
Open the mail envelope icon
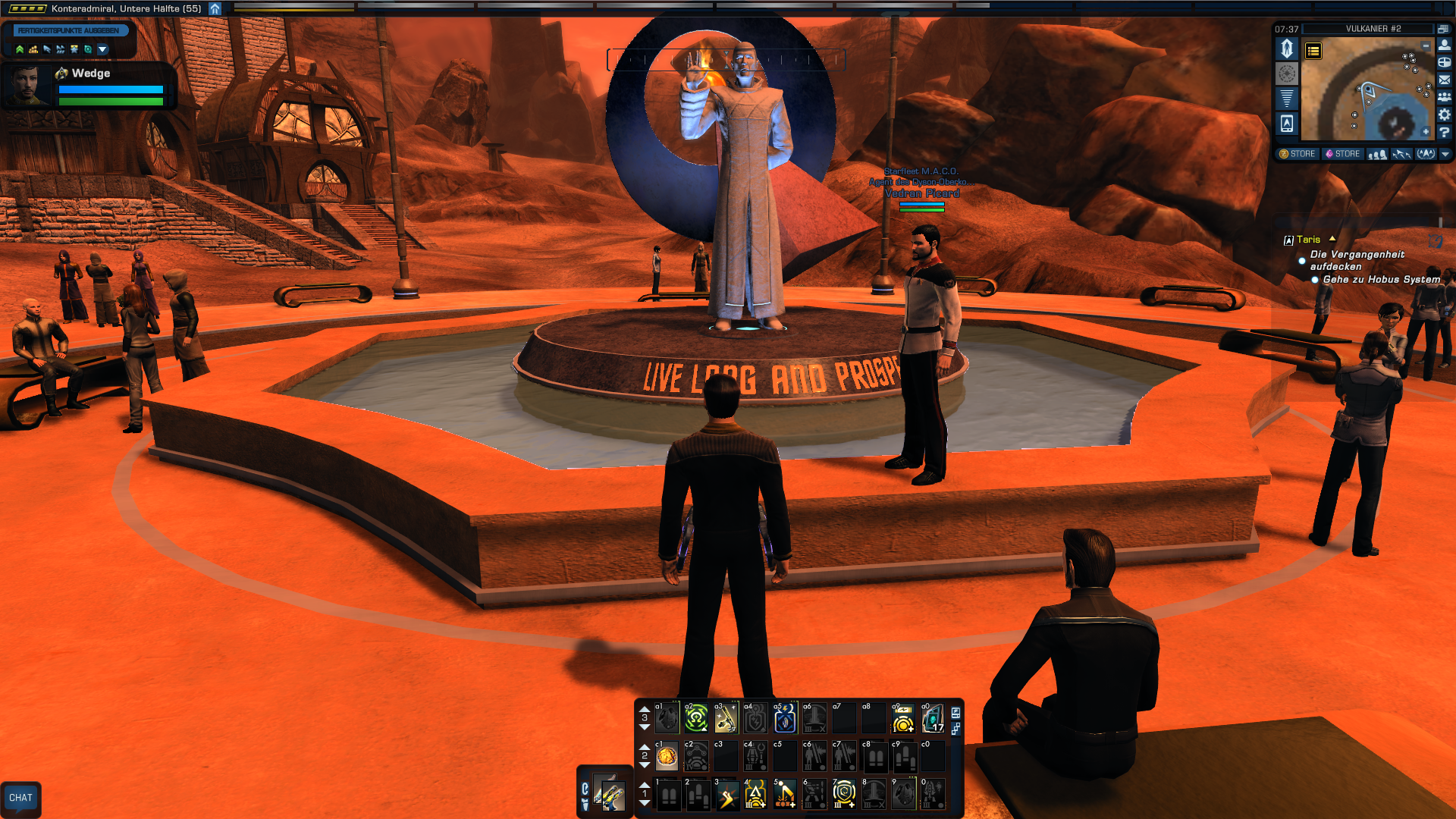pos(1445,80)
